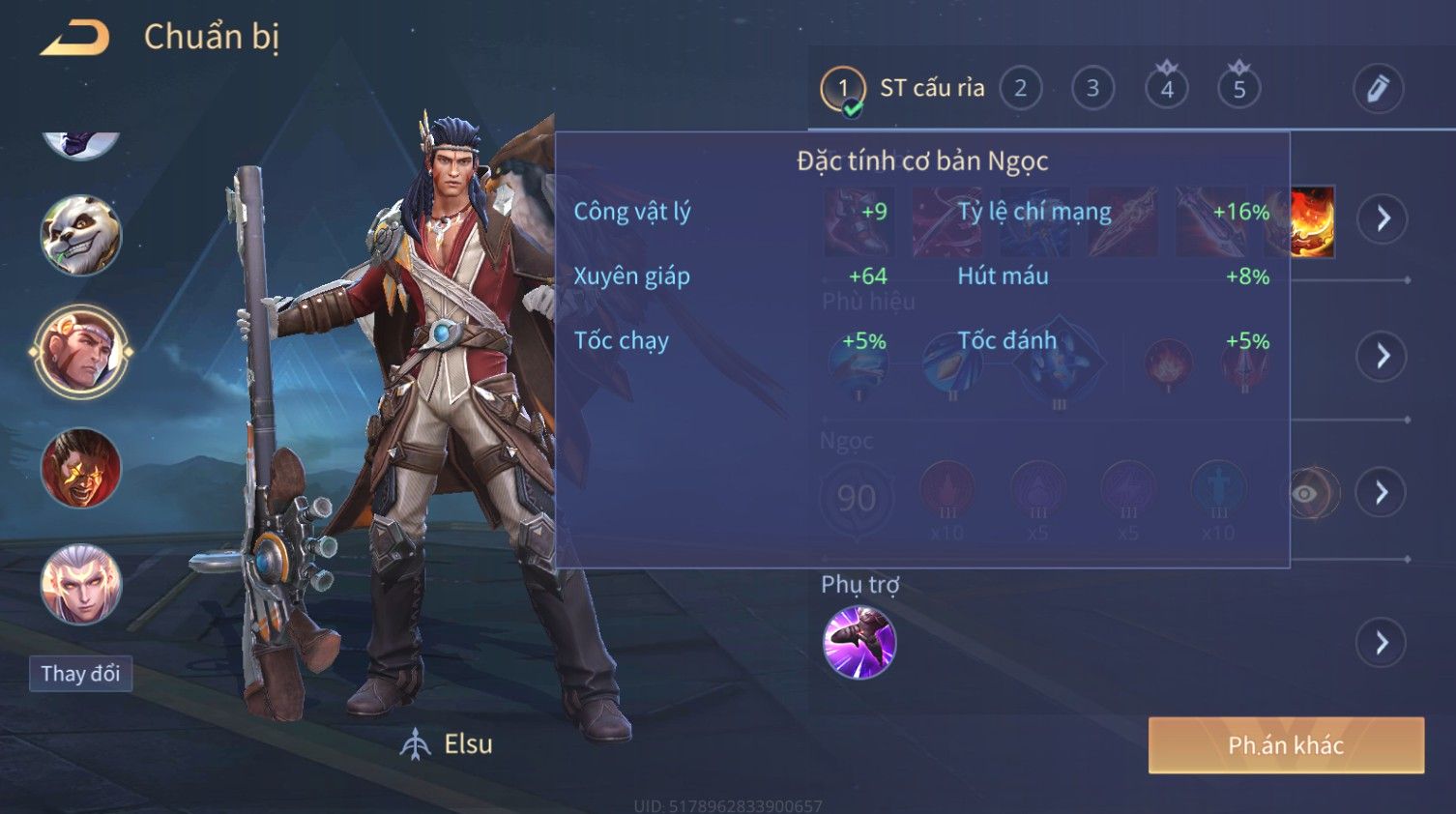Viewport: 1456px width, 814px height.
Task: Open the equipment build arrow
Action: [1383, 218]
